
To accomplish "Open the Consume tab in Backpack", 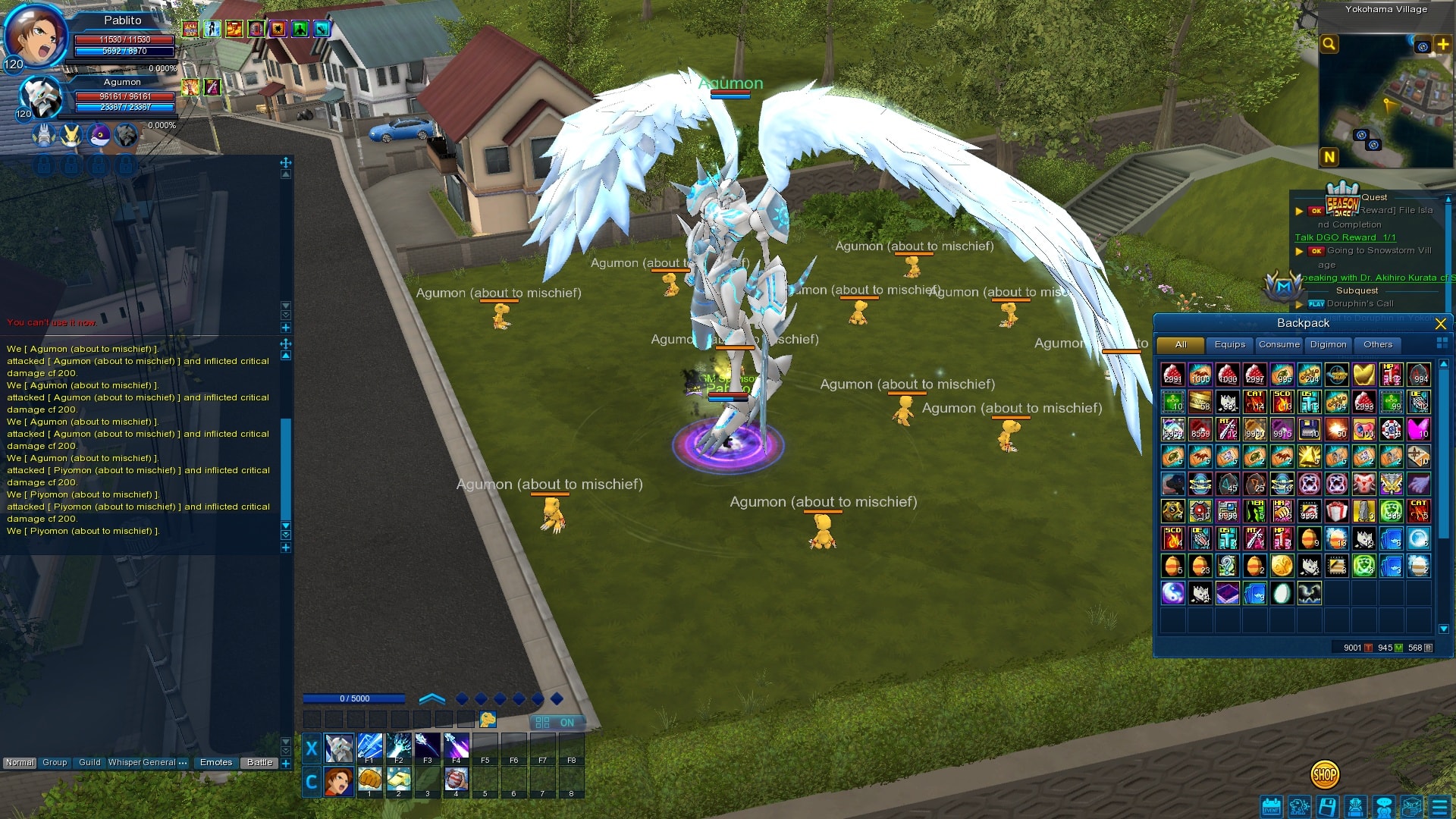I will coord(1279,345).
